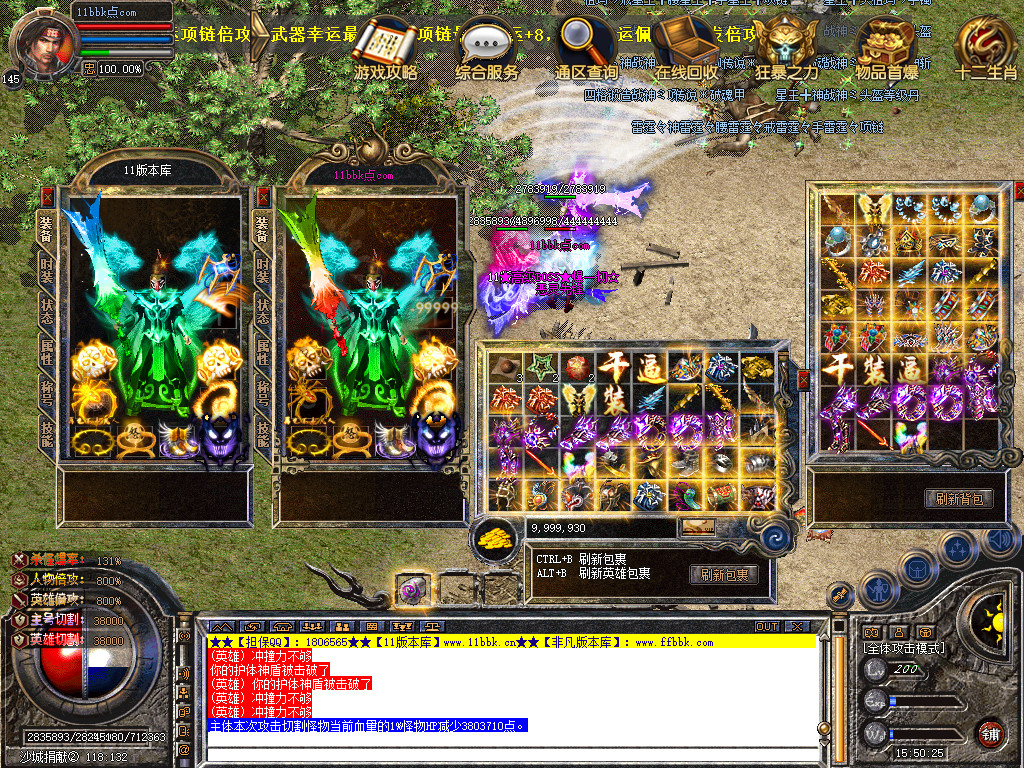Click the chat text input field
This screenshot has width=1024, height=768.
[510, 751]
